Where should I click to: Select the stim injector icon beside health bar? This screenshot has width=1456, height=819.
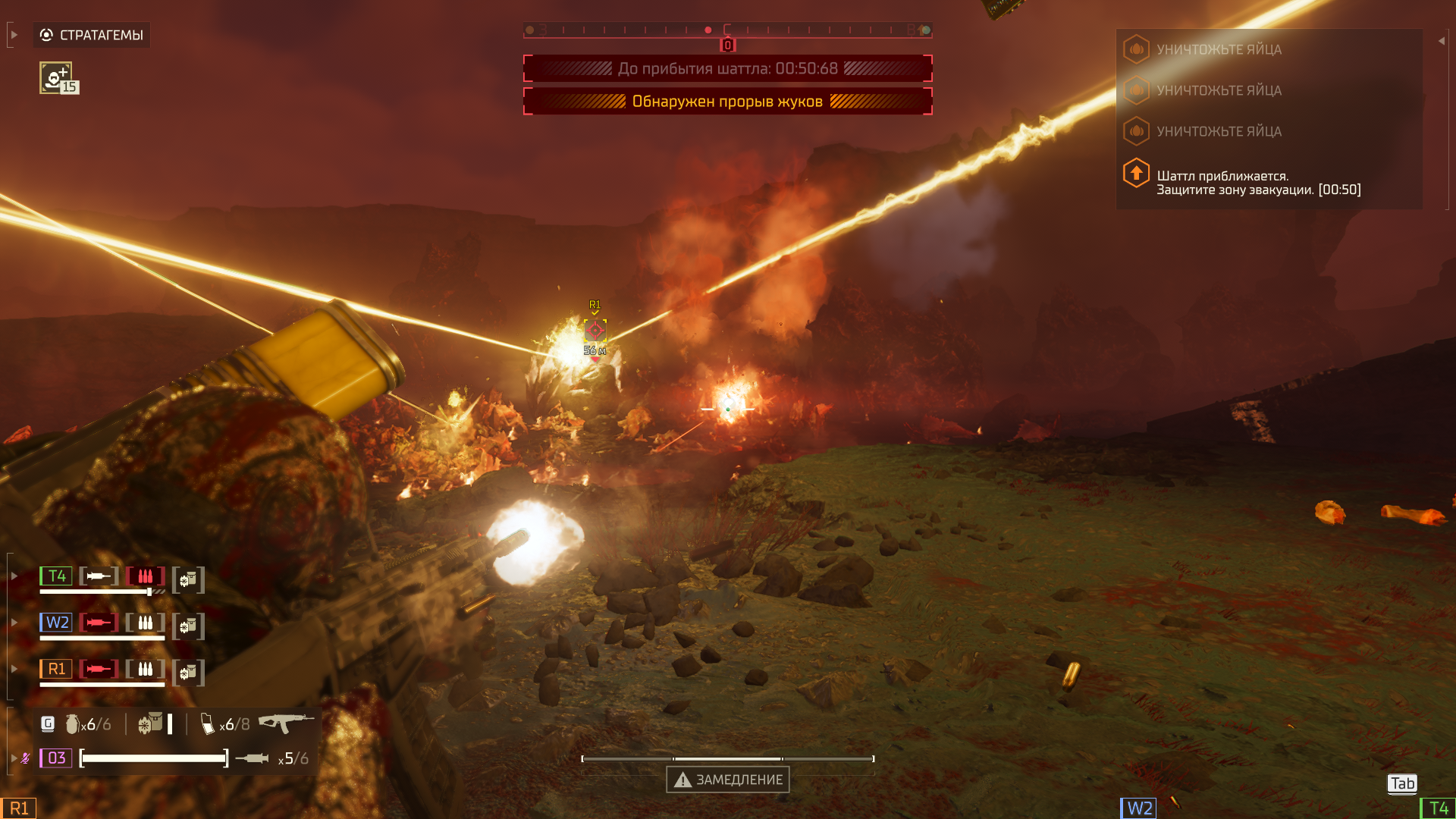click(x=252, y=758)
